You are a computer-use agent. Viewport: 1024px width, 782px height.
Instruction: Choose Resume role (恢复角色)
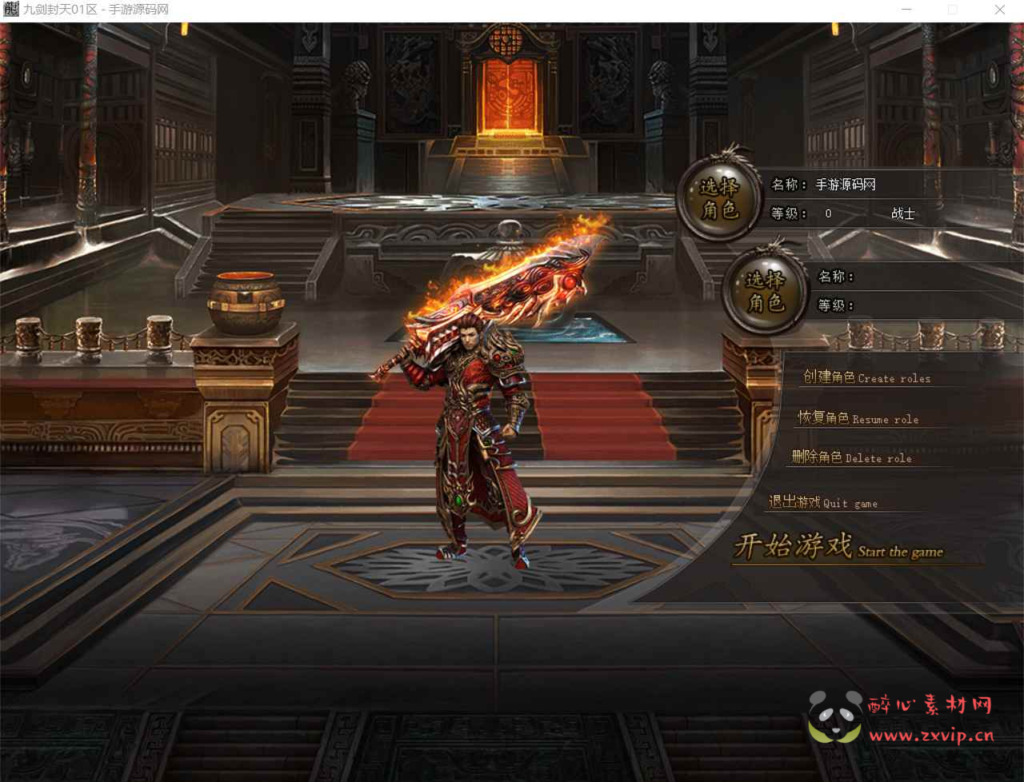[858, 418]
